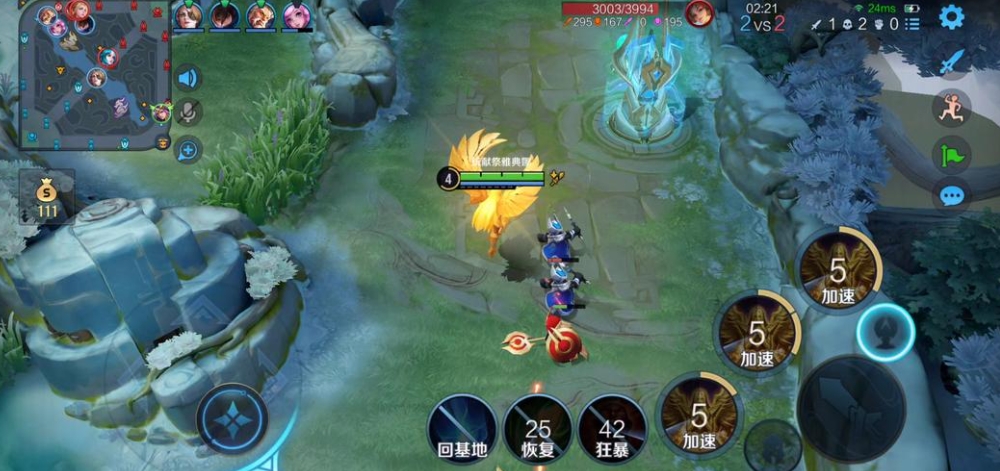Image resolution: width=1000 pixels, height=471 pixels.
Task: Toggle the speaker sound button
Action: click(x=187, y=78)
